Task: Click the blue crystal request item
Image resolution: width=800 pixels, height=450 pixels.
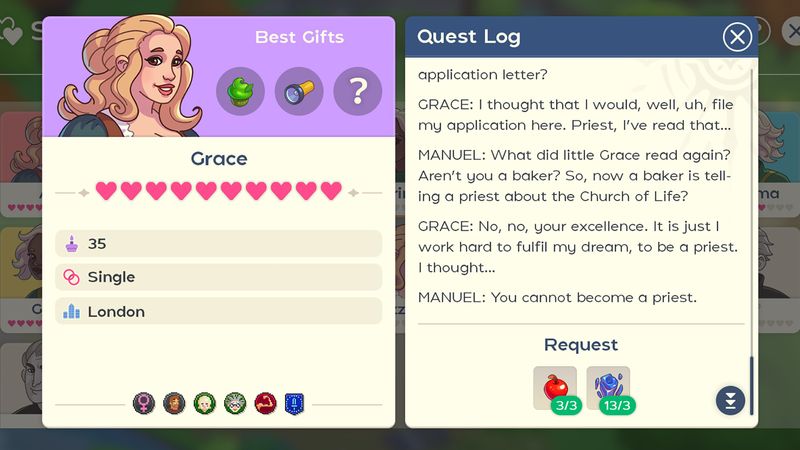Action: 607,387
